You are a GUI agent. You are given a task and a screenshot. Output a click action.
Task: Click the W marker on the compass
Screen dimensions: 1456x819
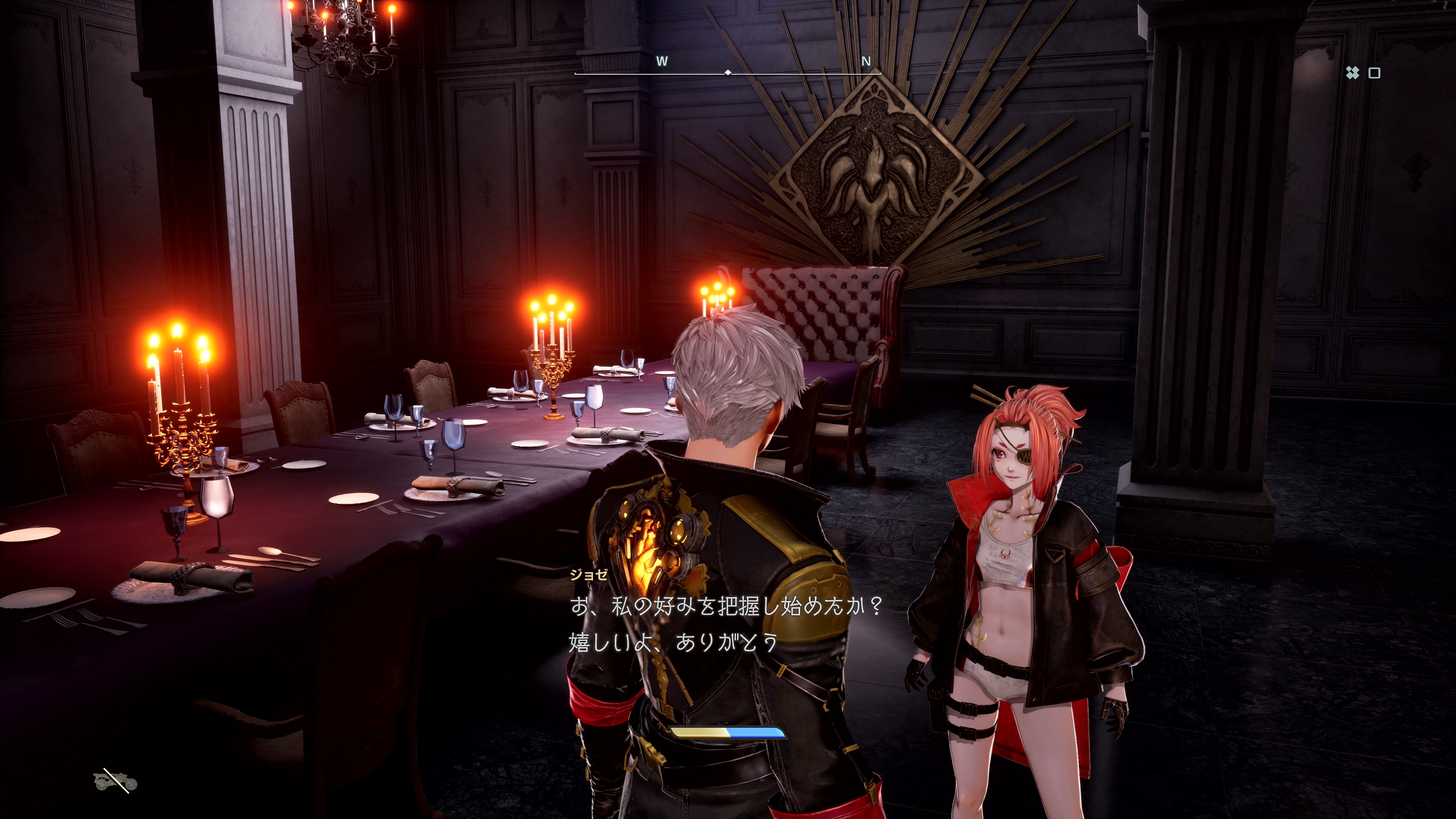(662, 61)
